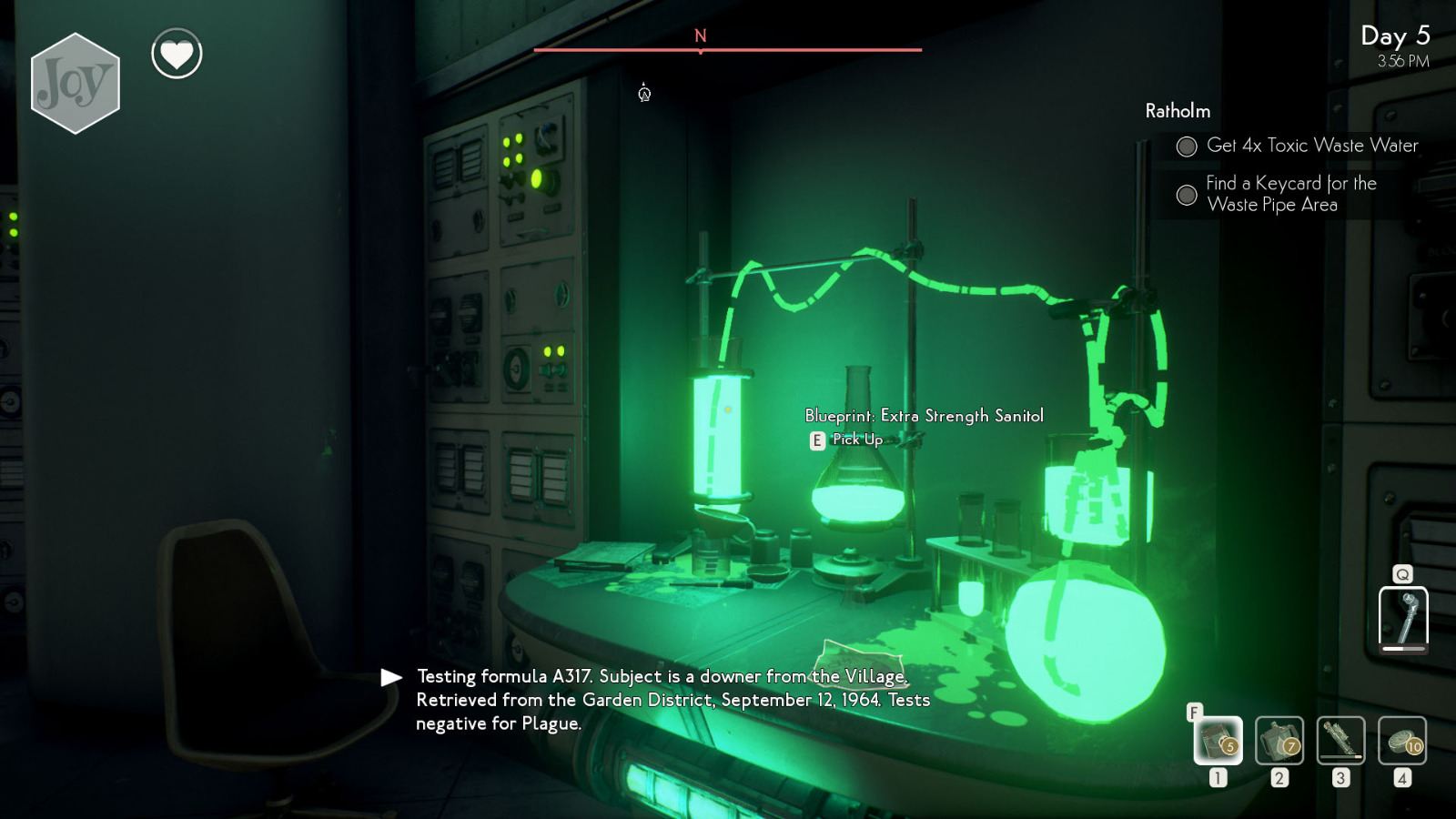Click the F key badge above hotbar slot 1
This screenshot has width=1456, height=819.
pyautogui.click(x=1197, y=713)
